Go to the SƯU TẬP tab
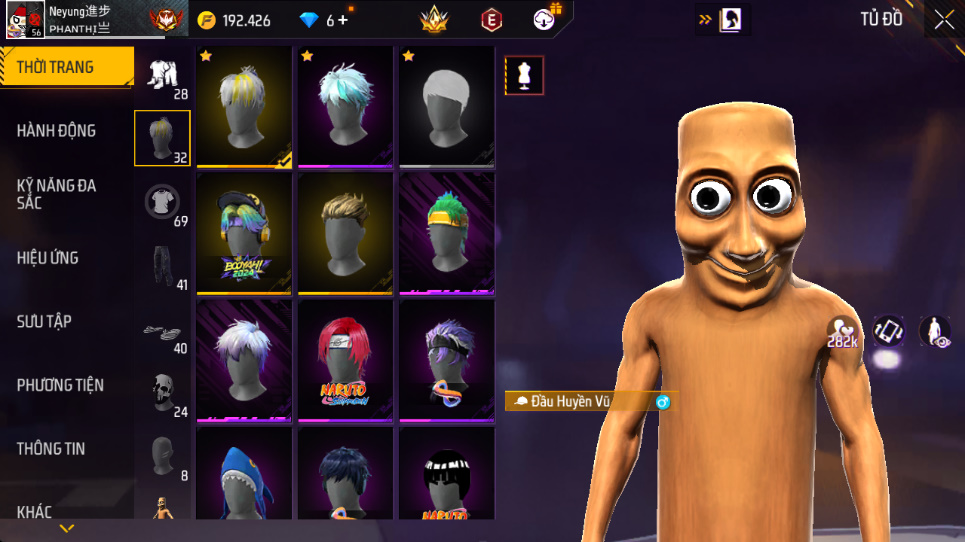 point(44,321)
